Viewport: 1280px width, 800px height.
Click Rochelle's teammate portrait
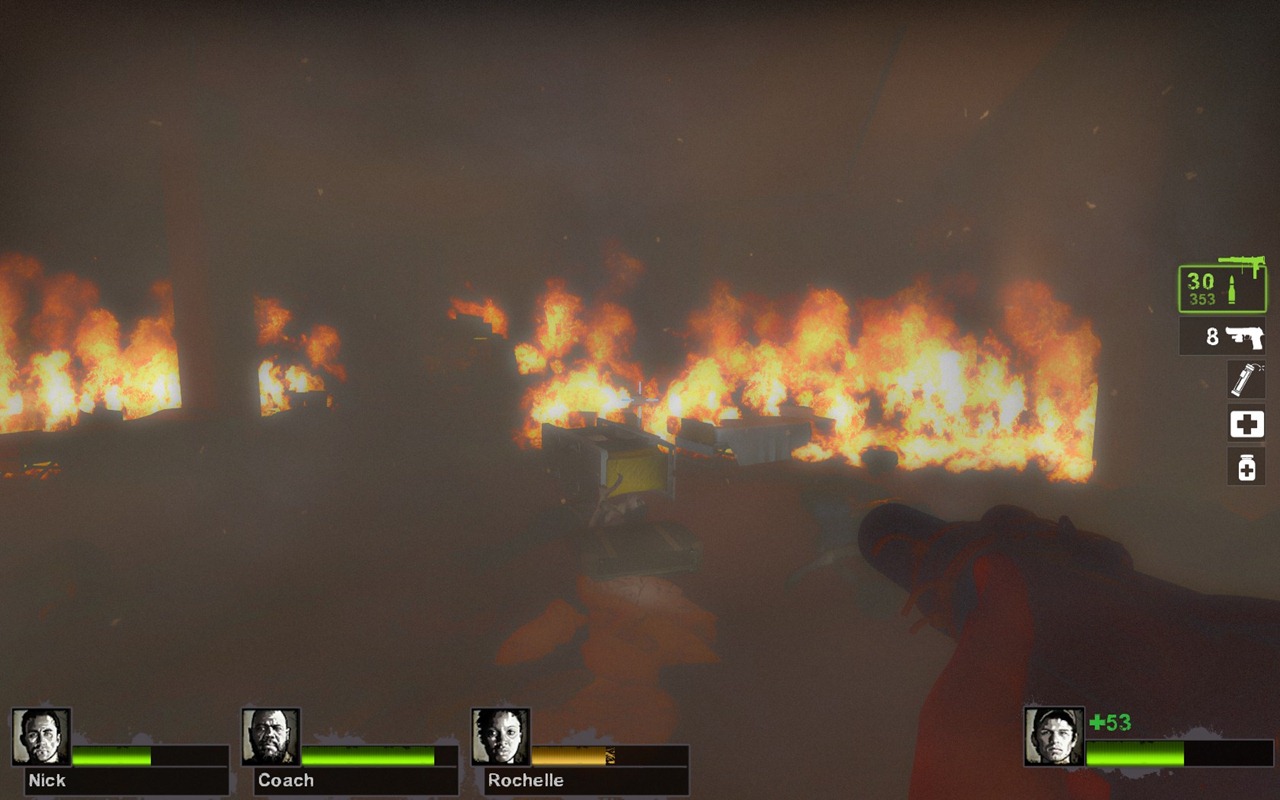[501, 737]
